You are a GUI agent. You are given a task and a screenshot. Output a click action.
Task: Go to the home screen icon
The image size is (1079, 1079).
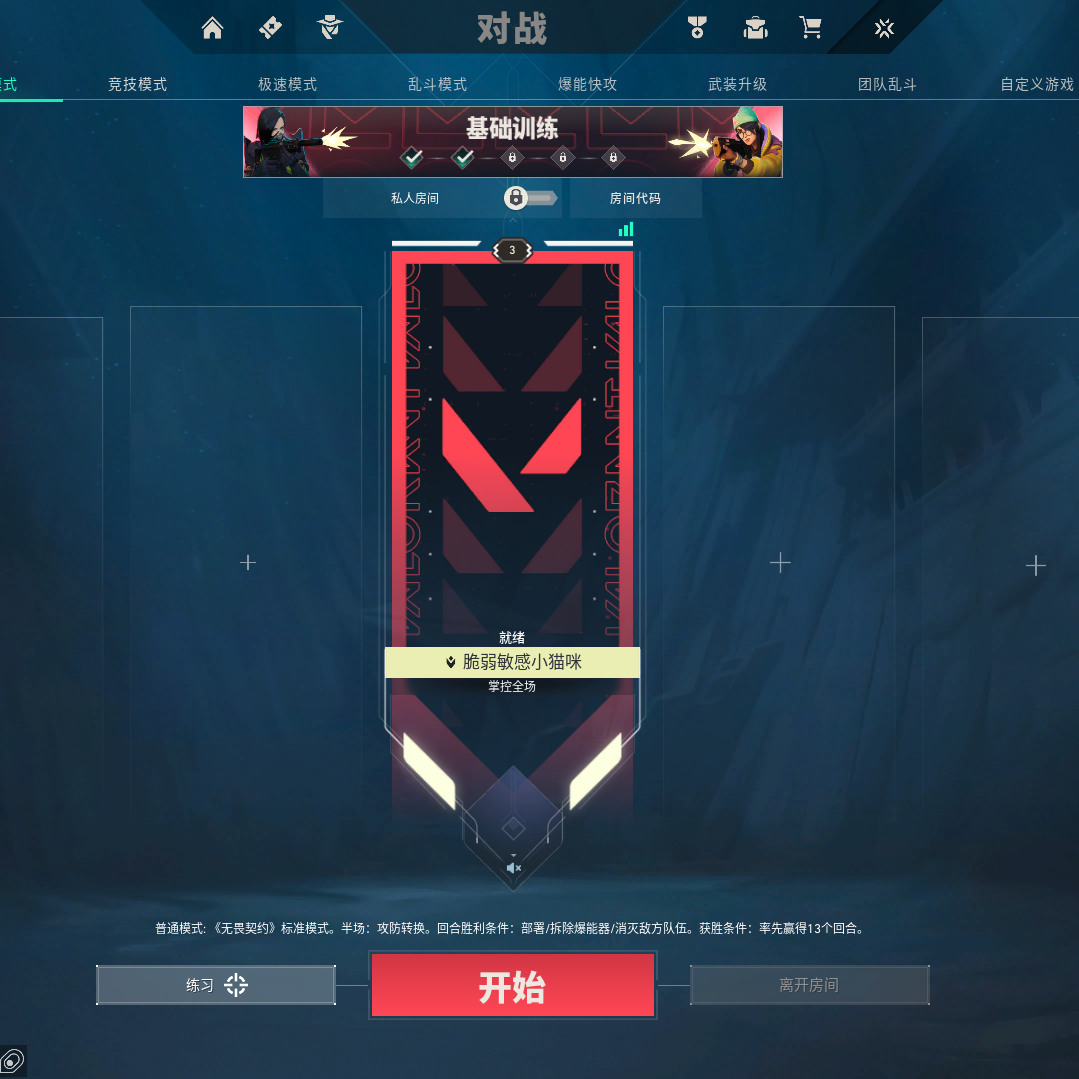[212, 28]
